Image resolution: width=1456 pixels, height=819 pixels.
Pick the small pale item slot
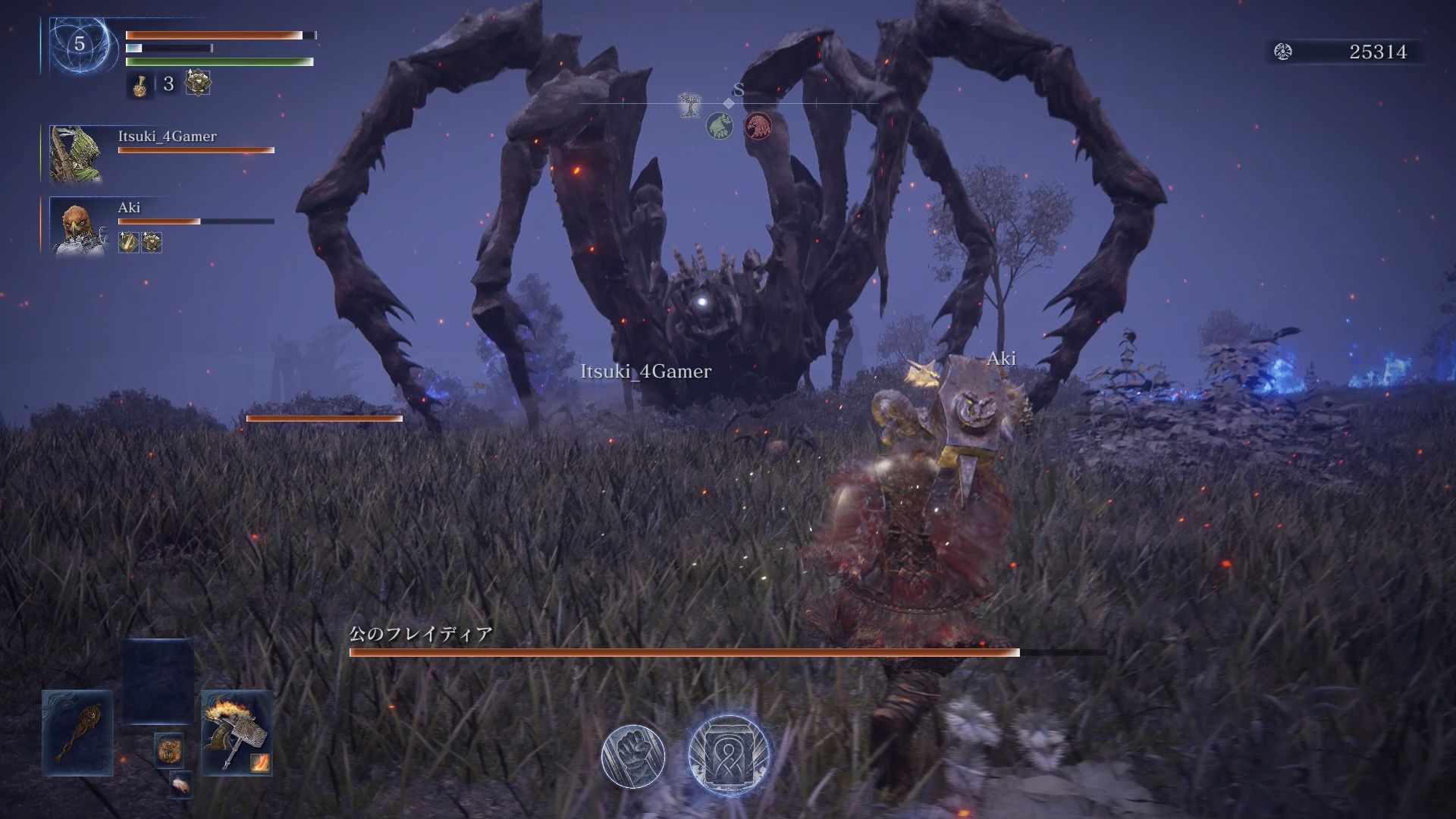click(x=180, y=785)
